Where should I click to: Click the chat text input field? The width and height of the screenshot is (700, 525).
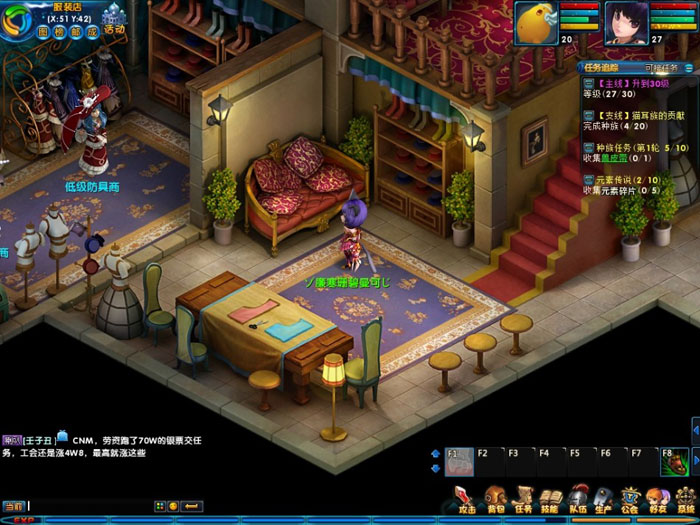pyautogui.click(x=88, y=506)
